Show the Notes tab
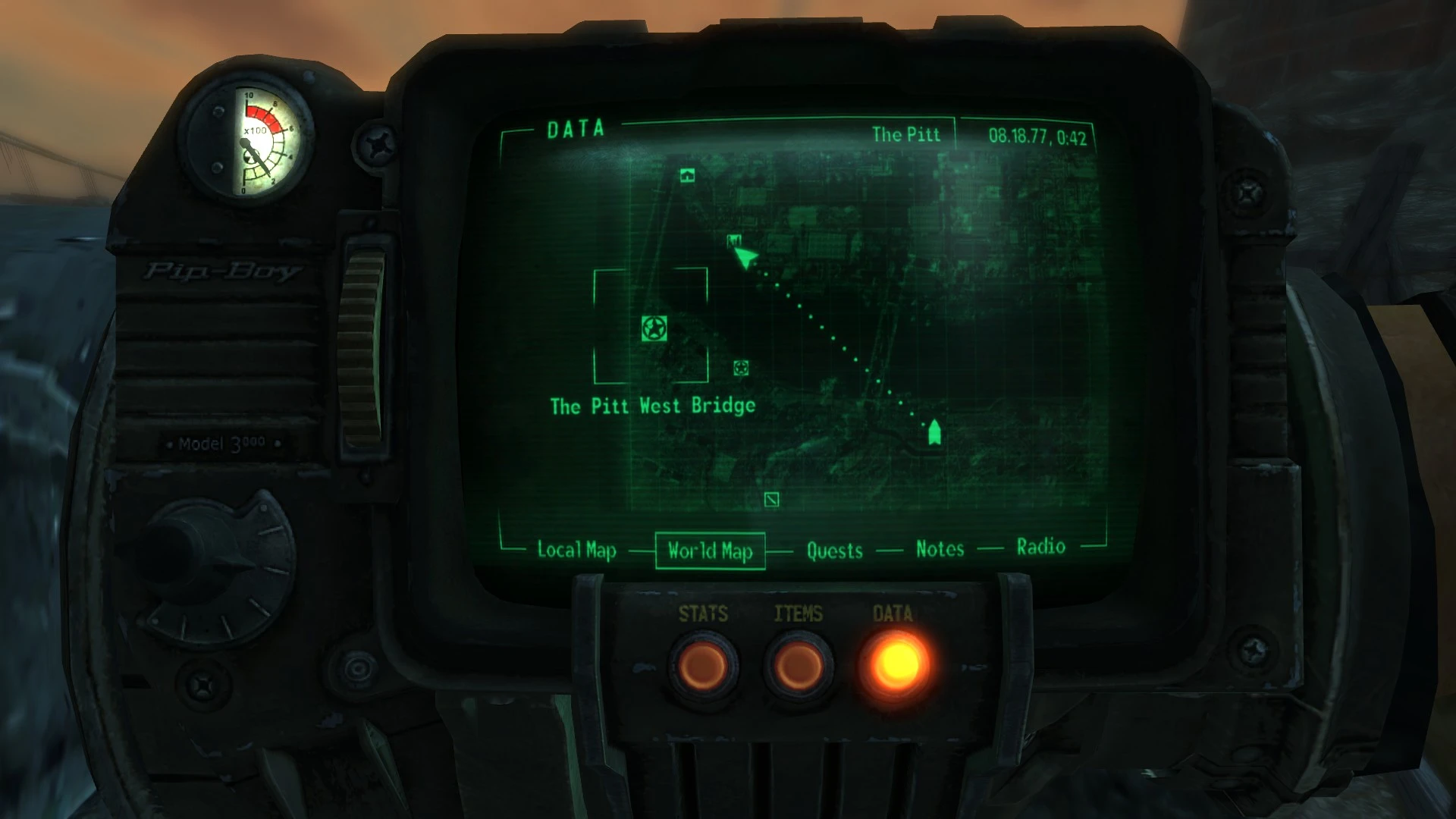The height and width of the screenshot is (819, 1456). (940, 549)
